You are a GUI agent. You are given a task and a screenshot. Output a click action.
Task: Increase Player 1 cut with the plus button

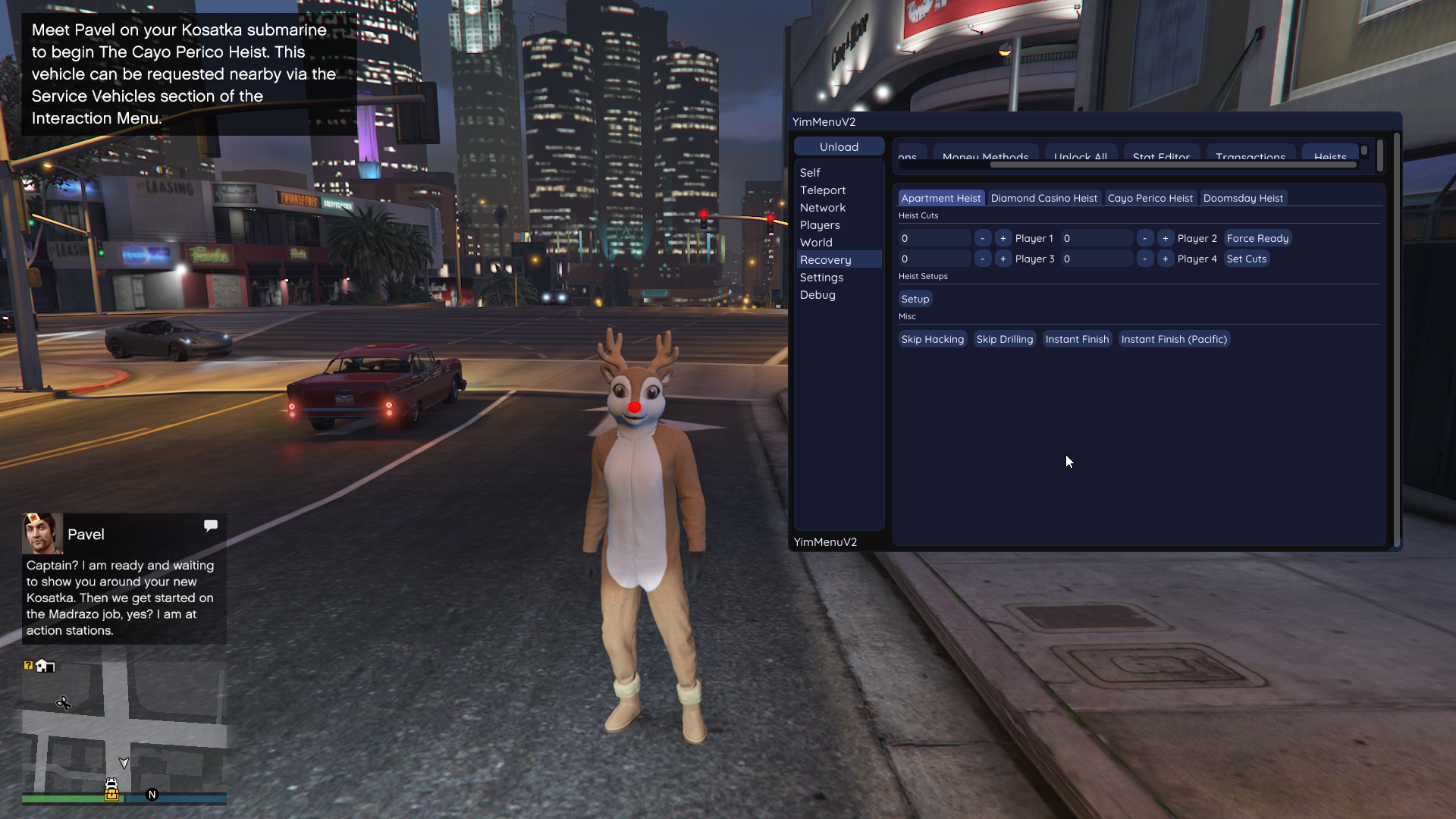point(1003,237)
